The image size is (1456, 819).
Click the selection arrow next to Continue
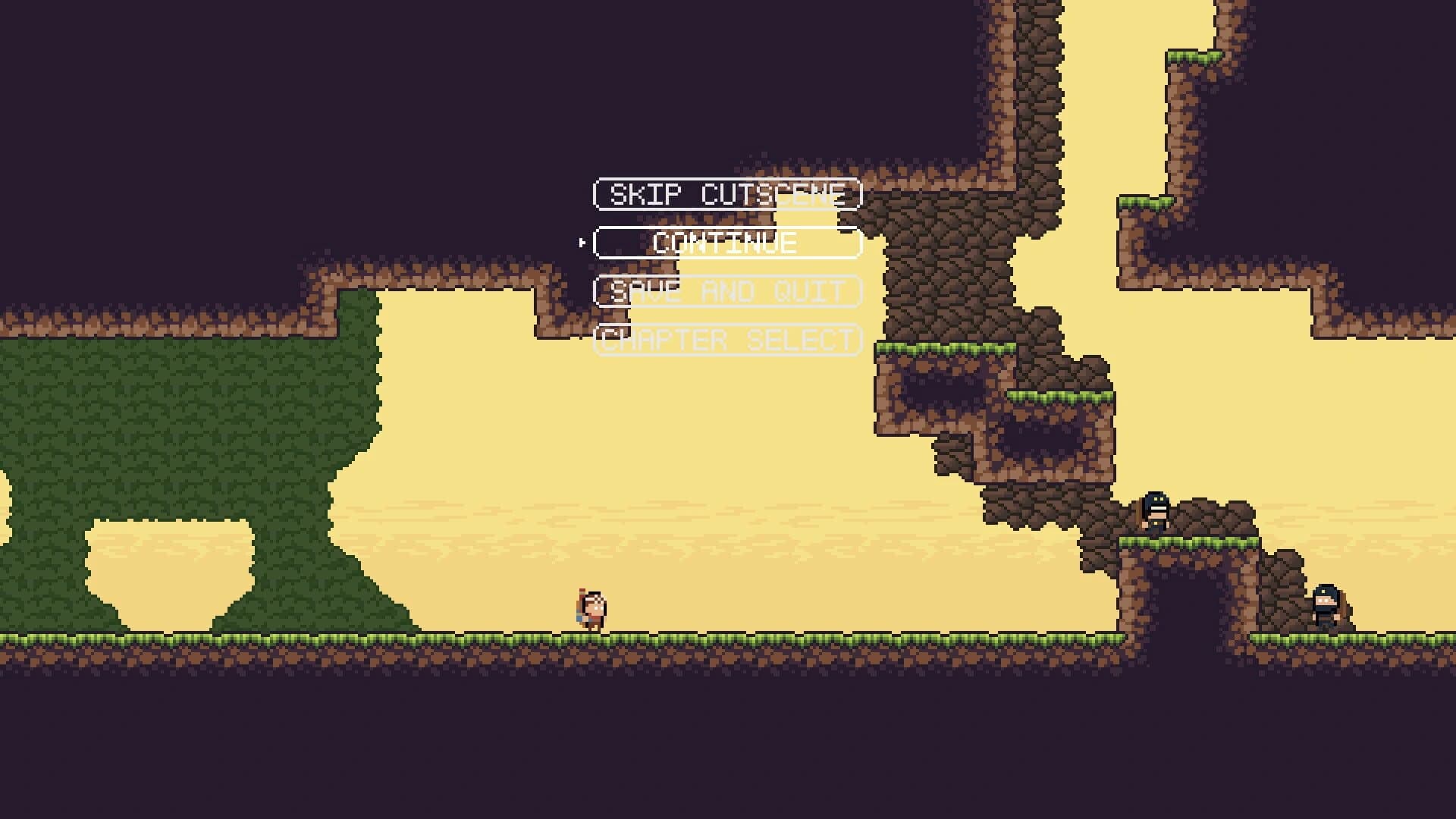tap(582, 243)
